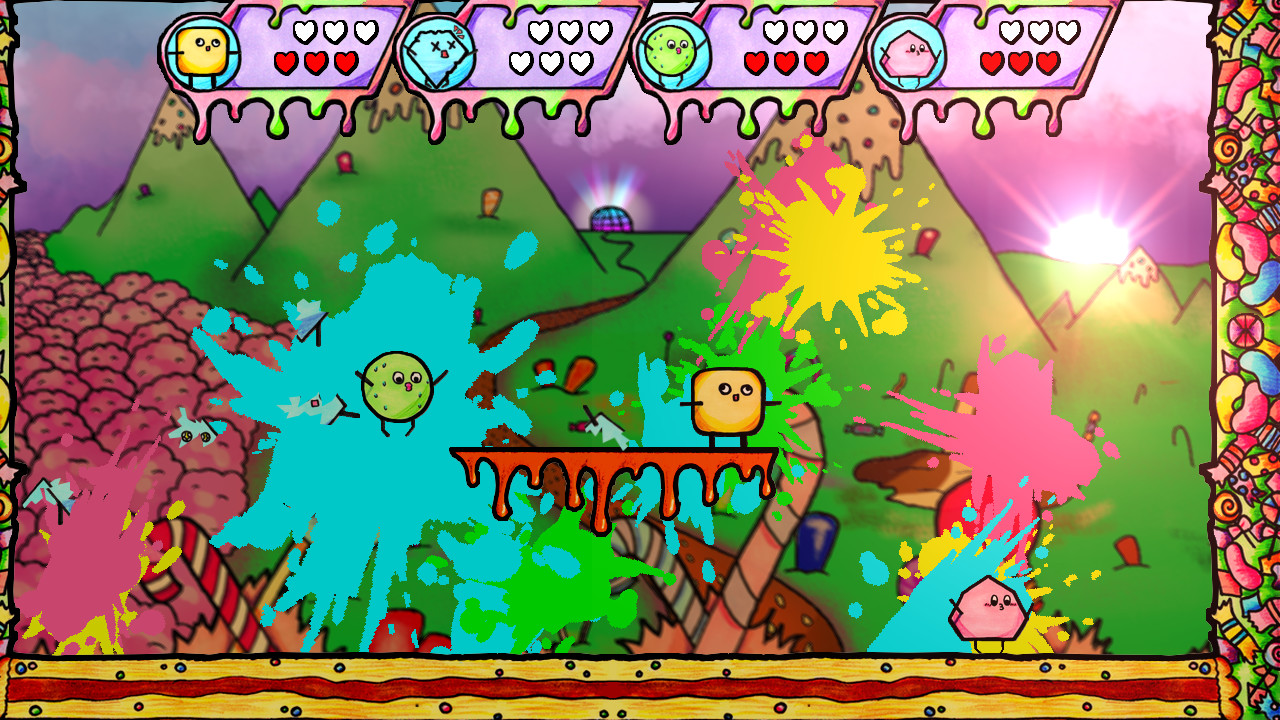The image size is (1280, 720).
Task: Switch to the pink pentagon character's header panel
Action: point(970,50)
